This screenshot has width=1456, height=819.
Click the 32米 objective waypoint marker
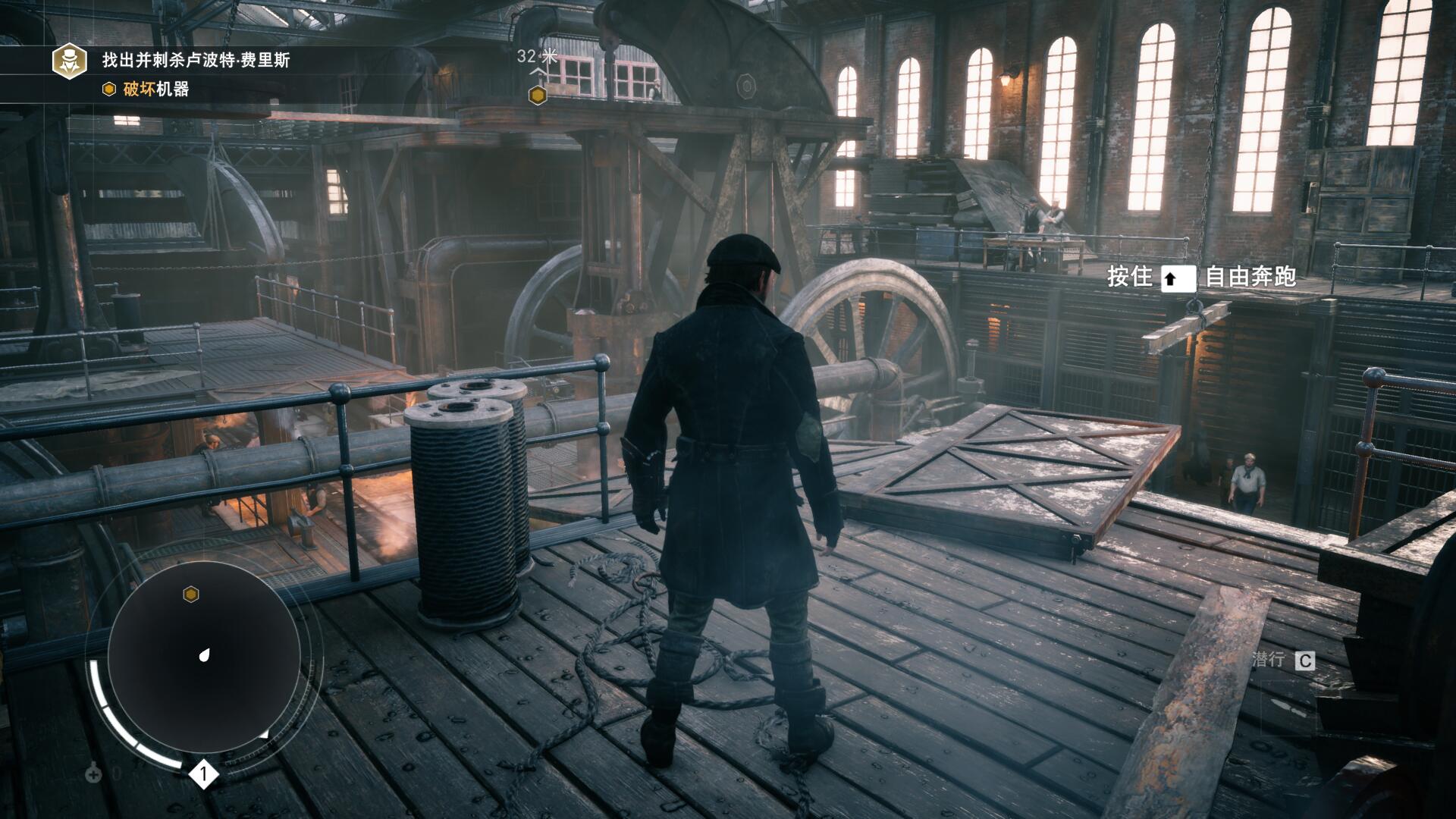[538, 96]
